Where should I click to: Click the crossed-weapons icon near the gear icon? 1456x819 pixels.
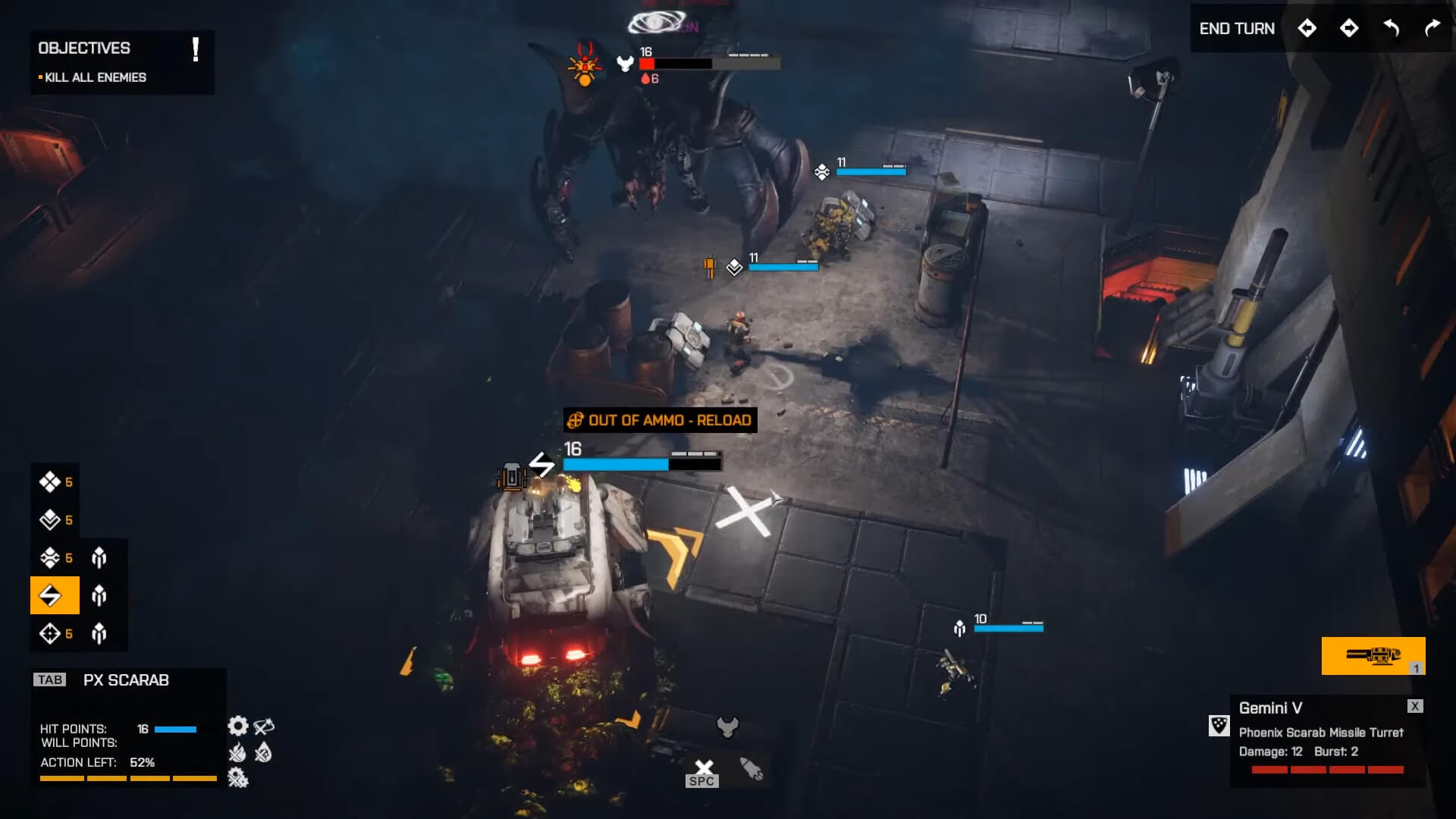point(262,726)
